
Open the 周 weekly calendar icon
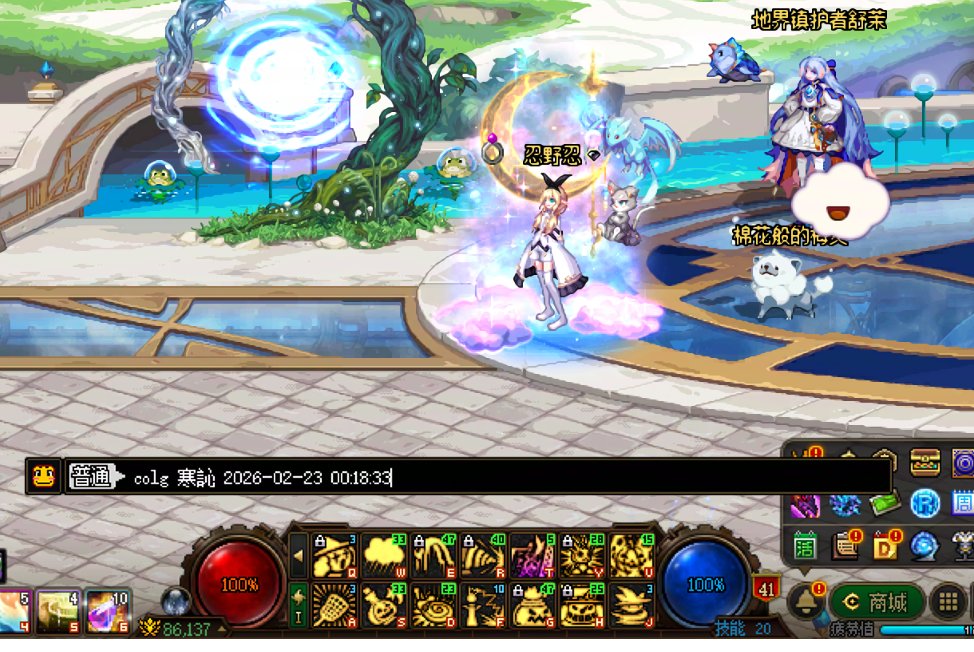coord(963,504)
